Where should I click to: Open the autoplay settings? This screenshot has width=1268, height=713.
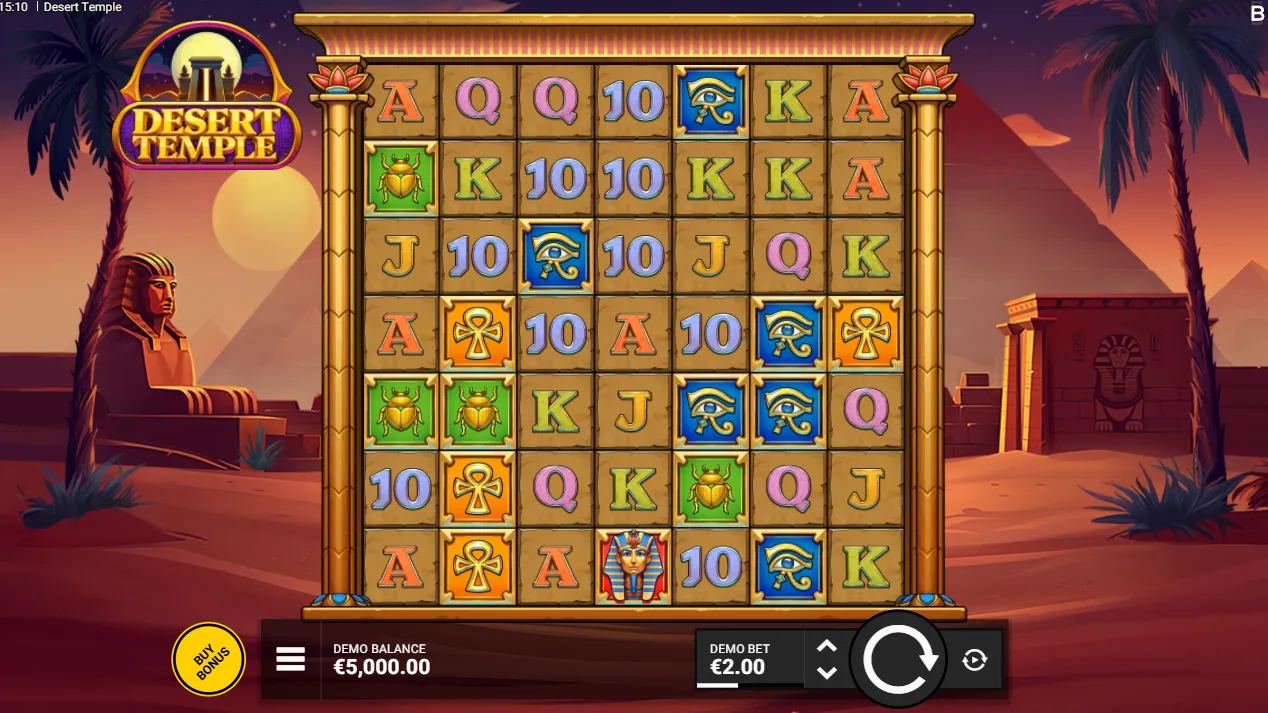coord(974,659)
